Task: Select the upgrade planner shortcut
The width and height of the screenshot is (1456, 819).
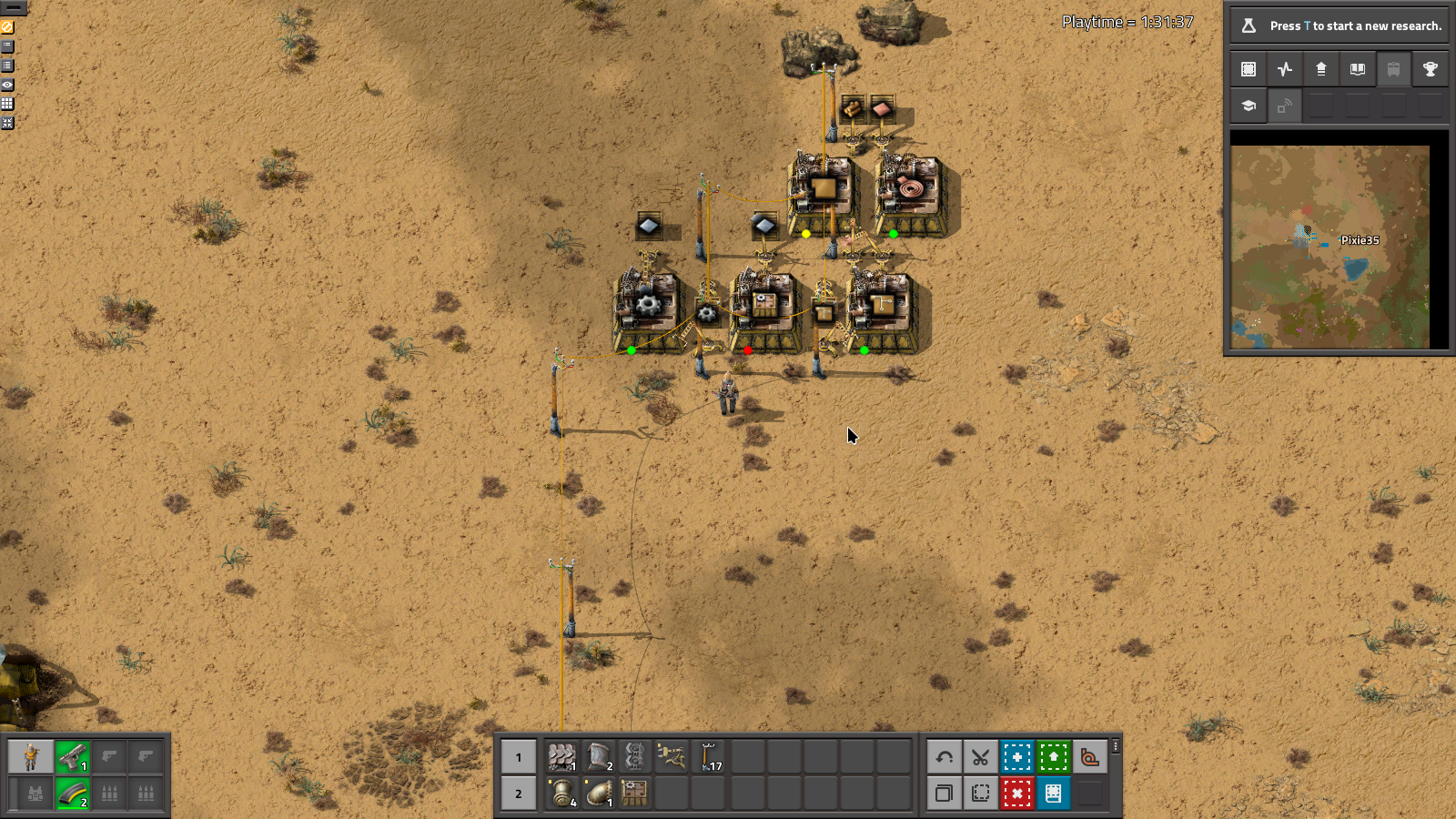Action: [x=1053, y=756]
